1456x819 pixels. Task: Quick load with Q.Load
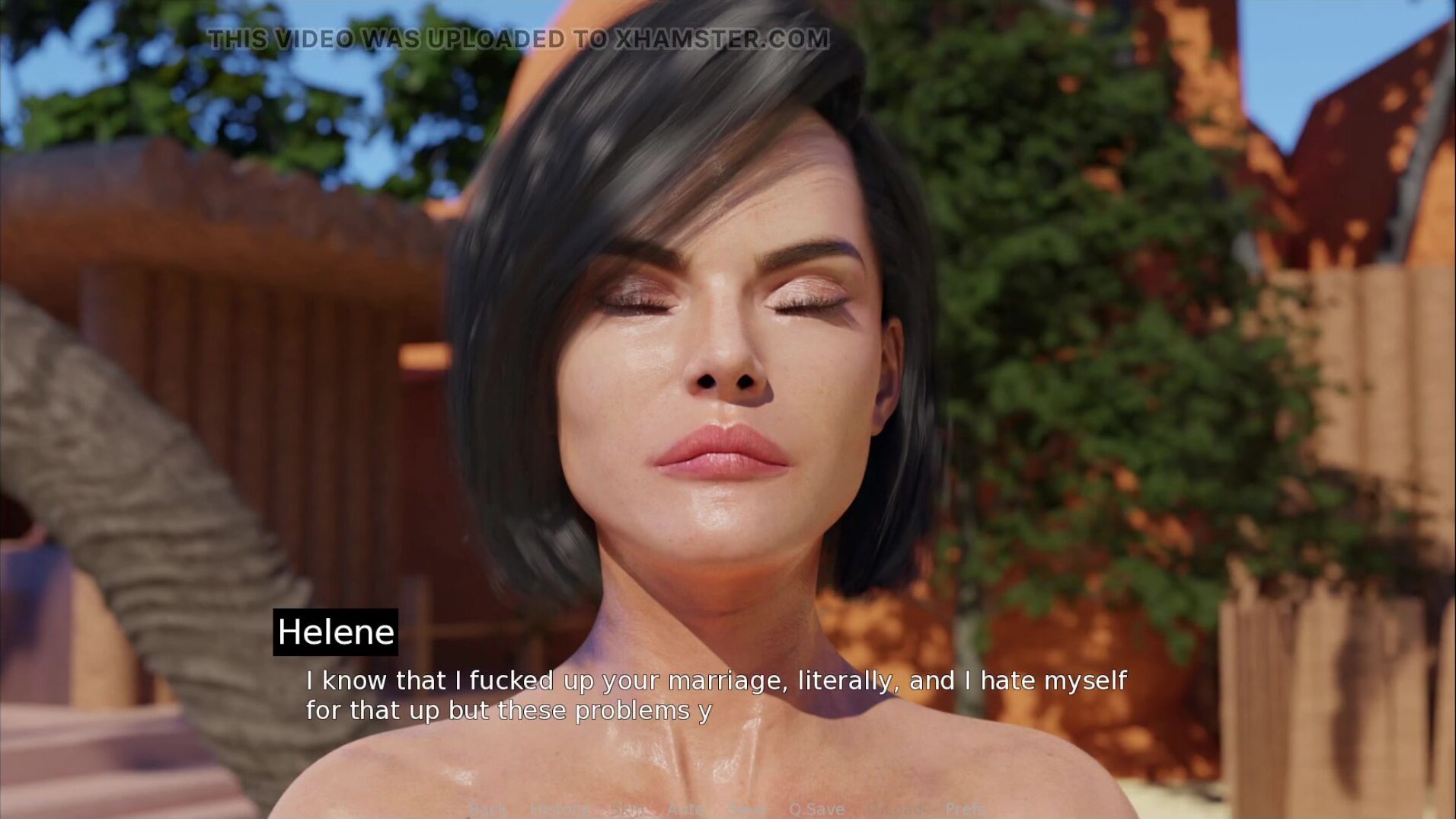(894, 809)
